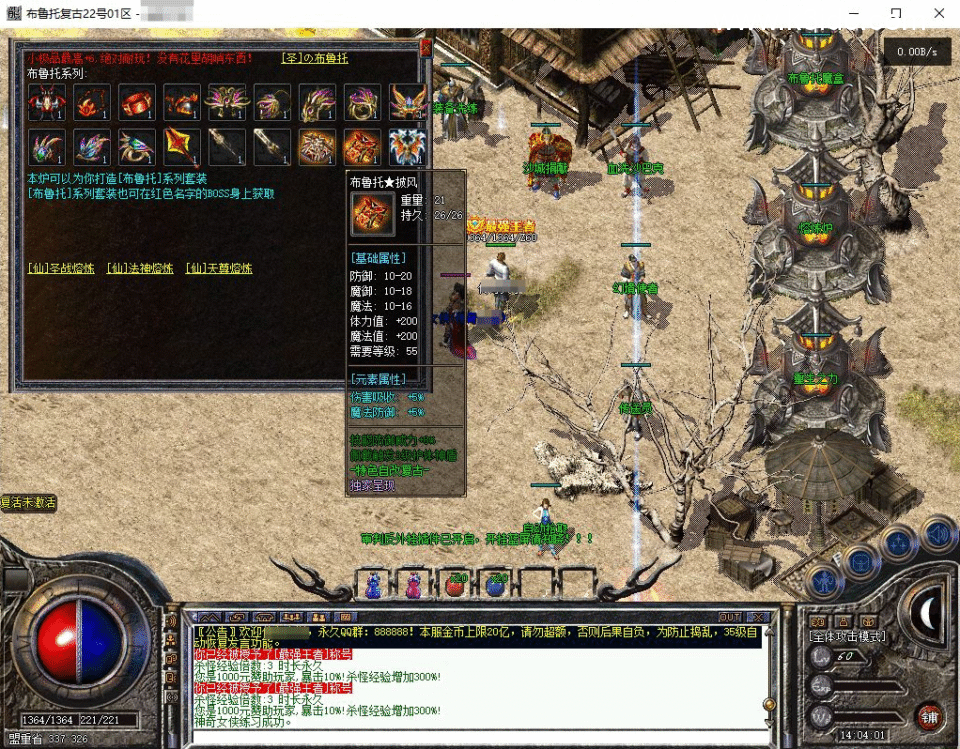Screen dimensions: 960x749
Task: Toggle sound with the speaker button
Action: 938,534
